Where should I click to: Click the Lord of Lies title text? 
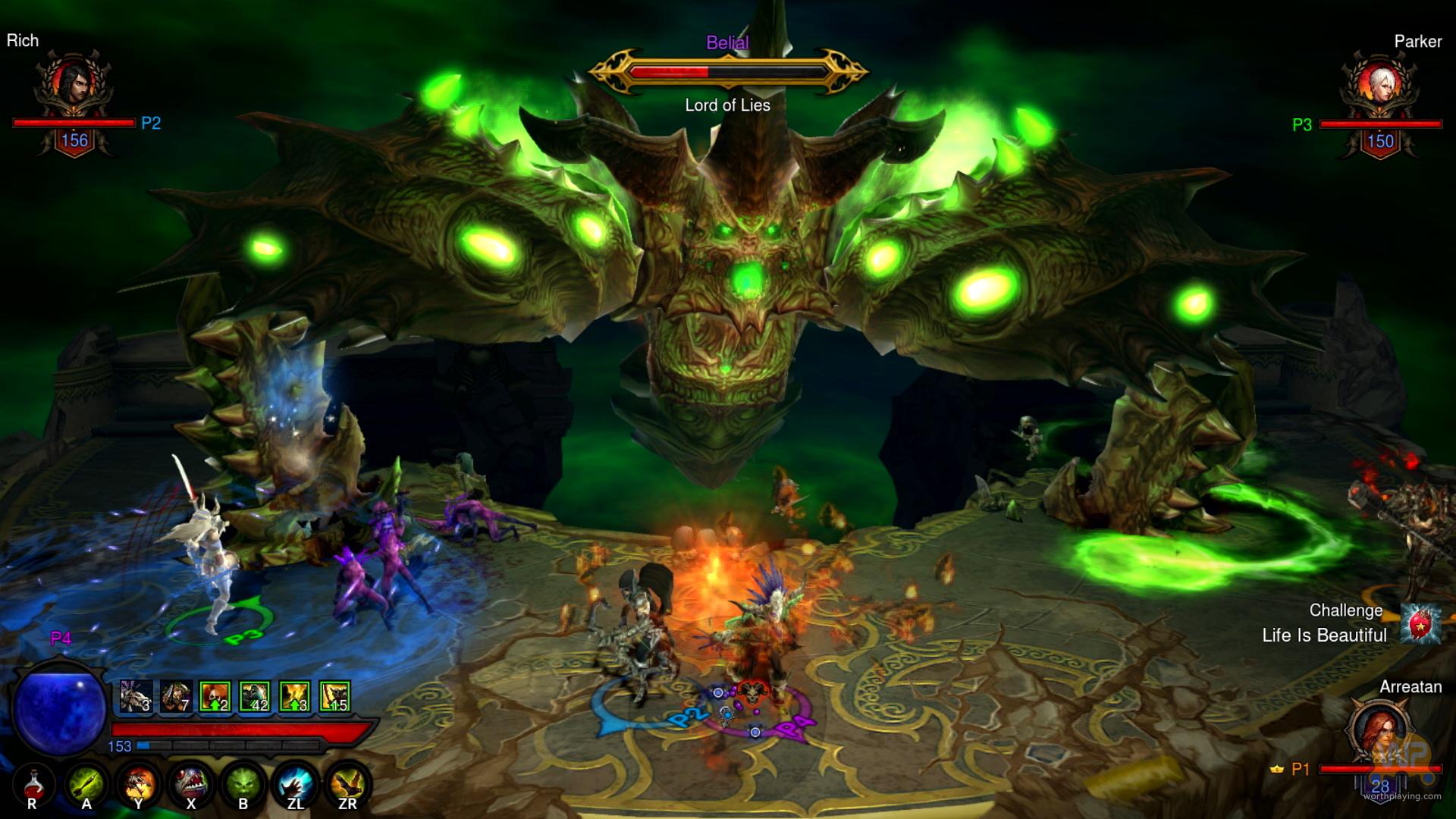(727, 105)
